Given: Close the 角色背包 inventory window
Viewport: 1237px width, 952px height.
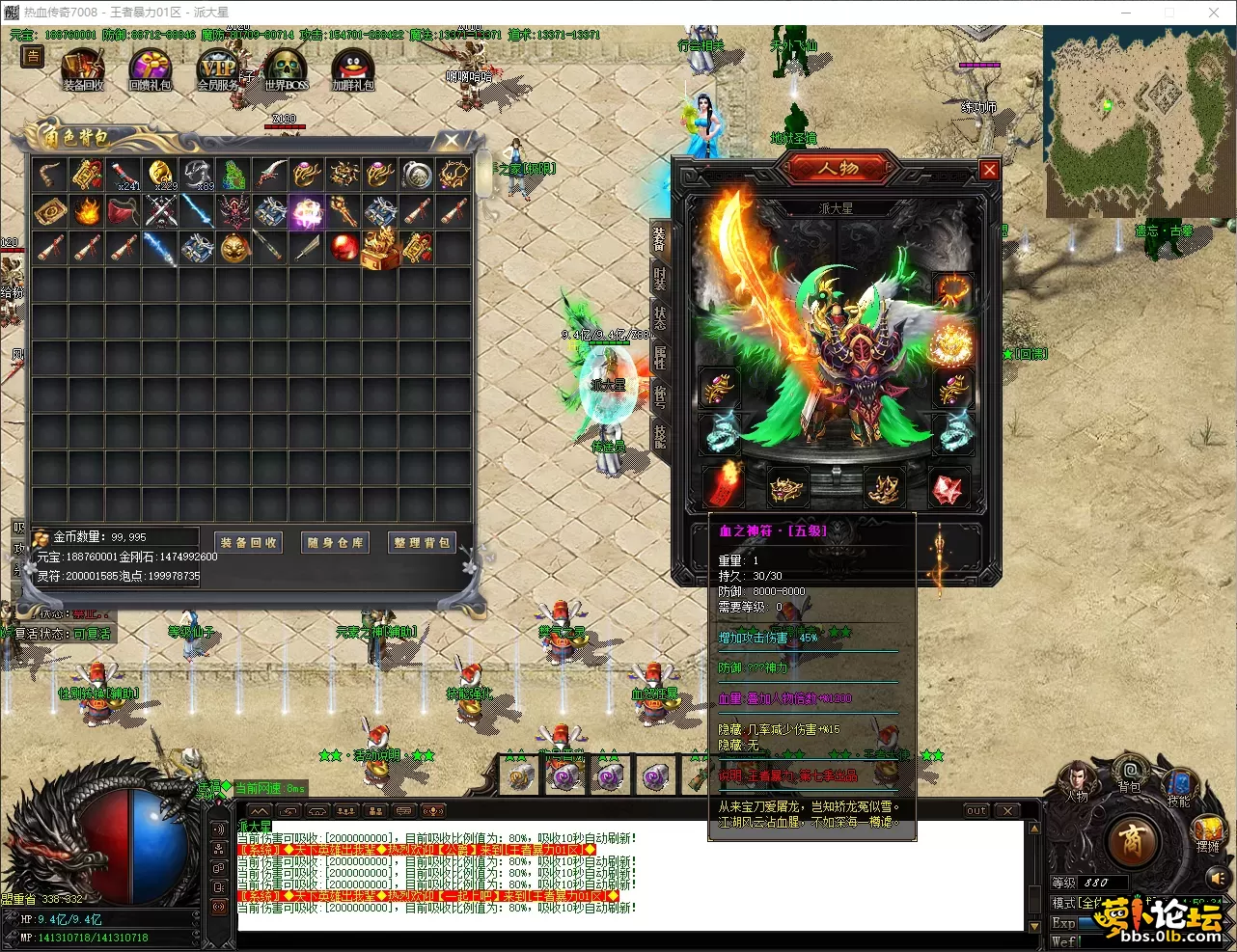Looking at the screenshot, I should [452, 141].
